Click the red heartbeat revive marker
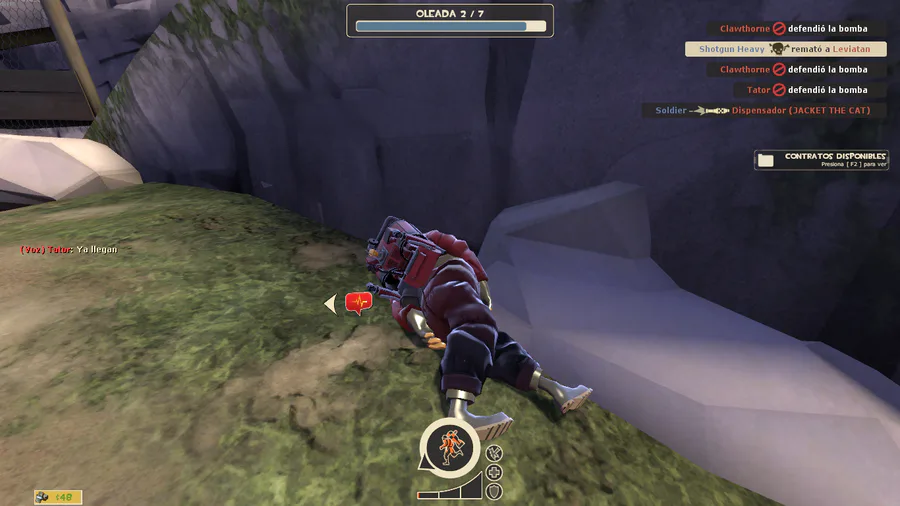900x506 pixels. (x=358, y=302)
